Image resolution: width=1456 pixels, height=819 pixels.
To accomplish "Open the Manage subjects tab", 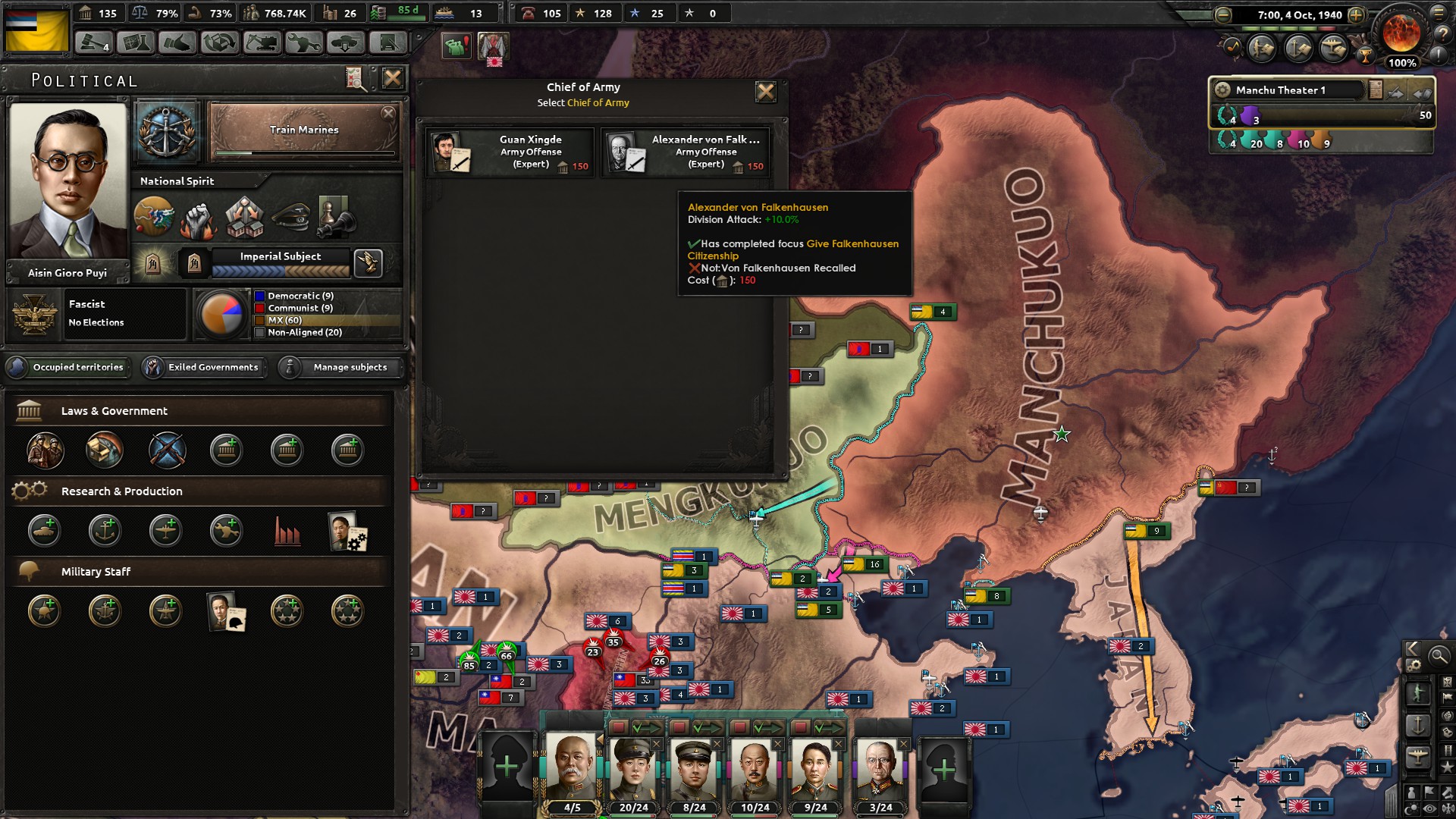I will point(339,368).
